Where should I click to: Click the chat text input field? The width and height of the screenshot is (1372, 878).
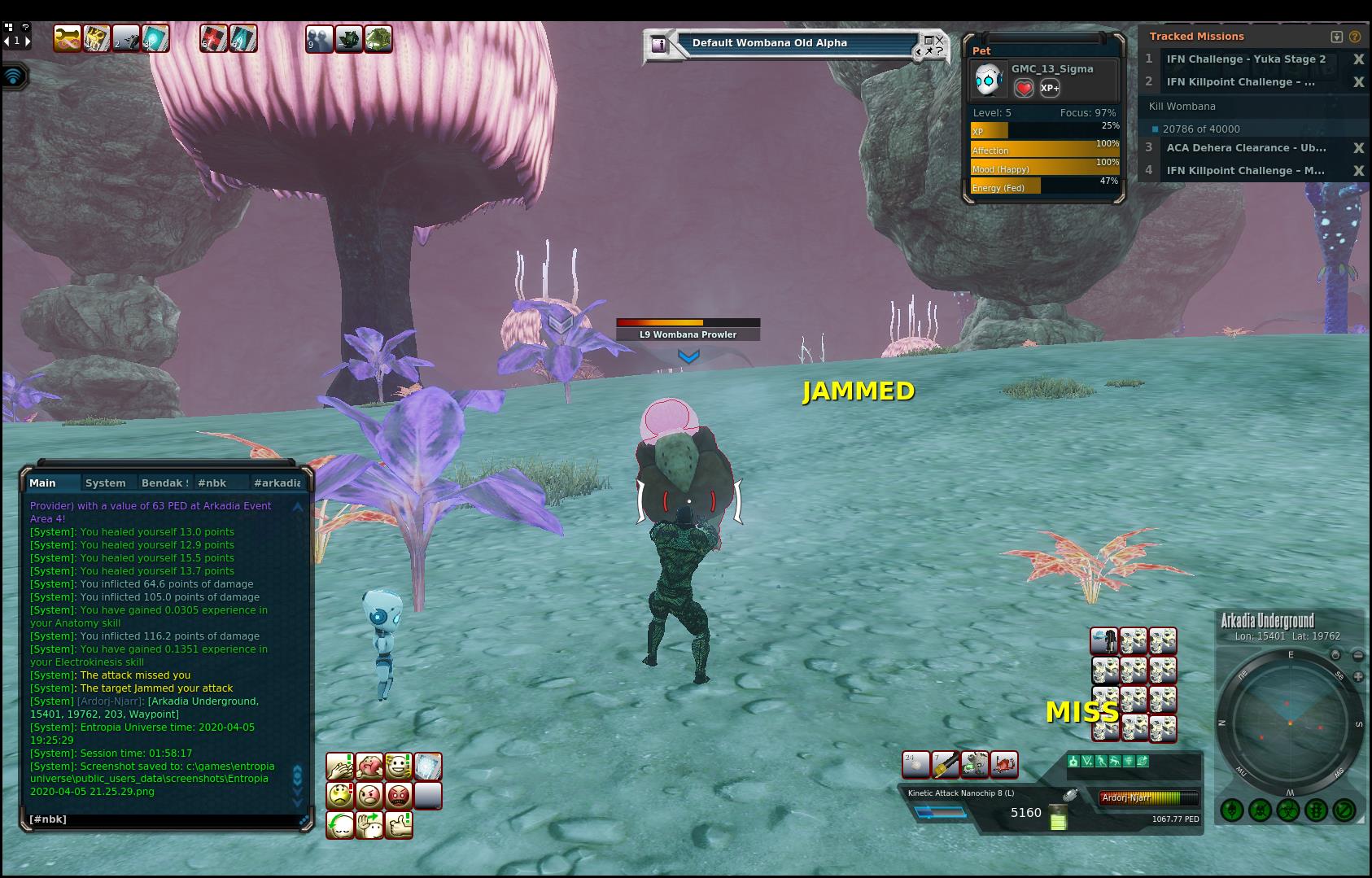pos(163,819)
